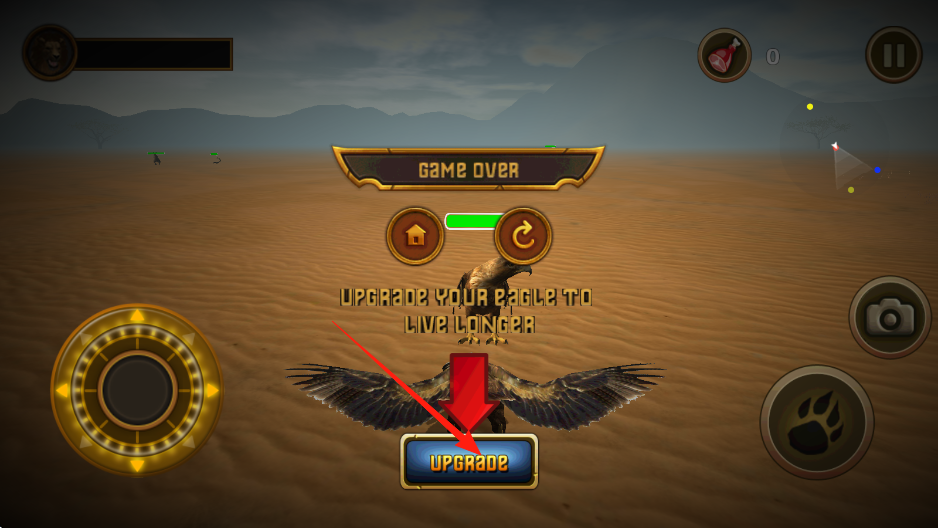Click the Upgrade button
Image resolution: width=938 pixels, height=528 pixels.
point(469,462)
